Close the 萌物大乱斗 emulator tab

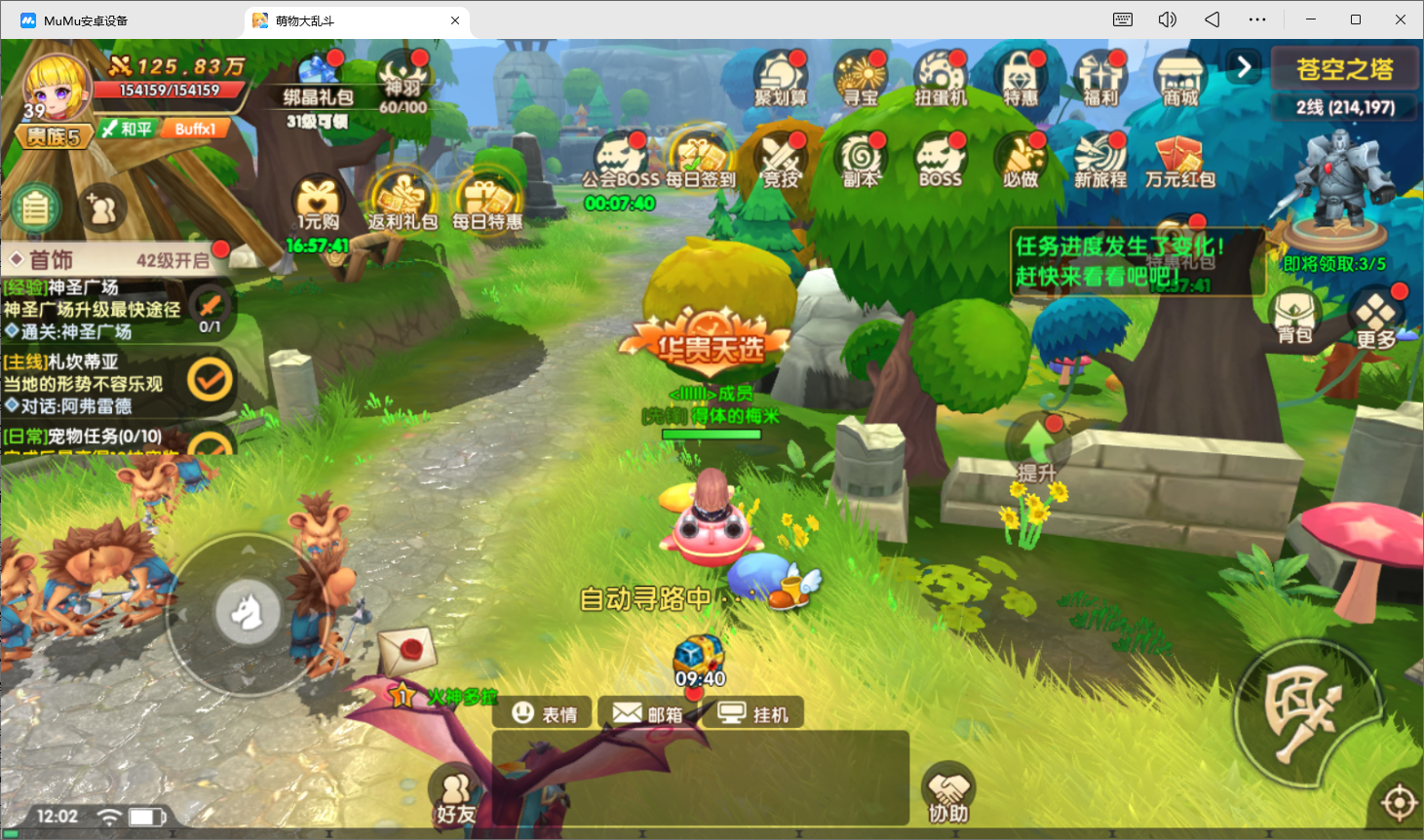pos(455,20)
